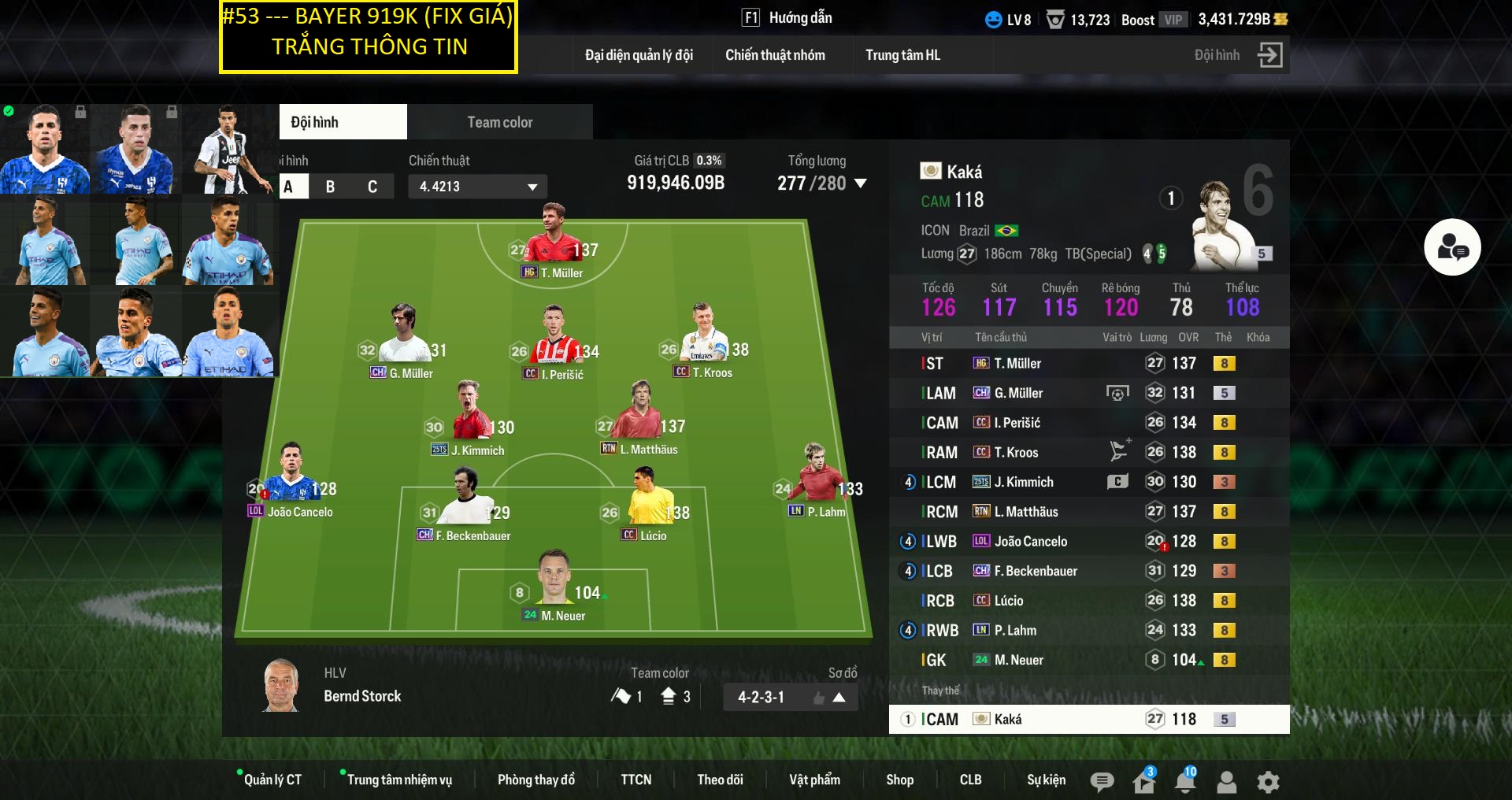Toggle the lock on the second player card
Screen dimensions: 1512x800
tap(172, 110)
